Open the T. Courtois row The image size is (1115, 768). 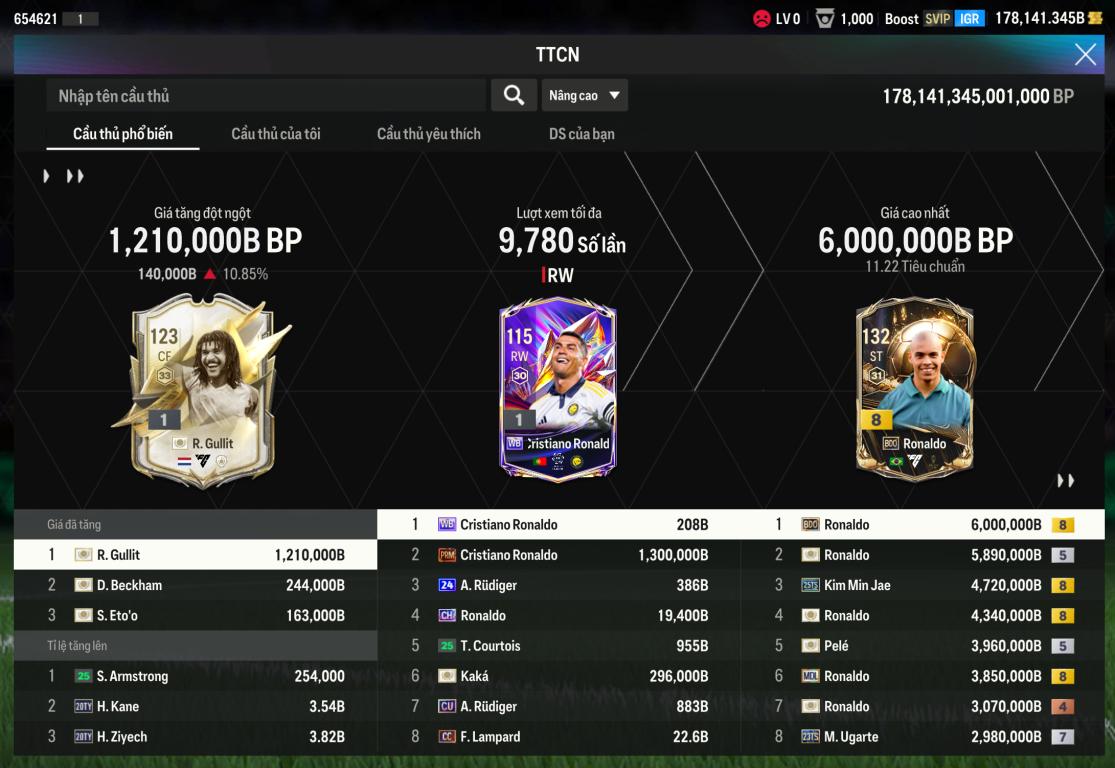coord(558,646)
